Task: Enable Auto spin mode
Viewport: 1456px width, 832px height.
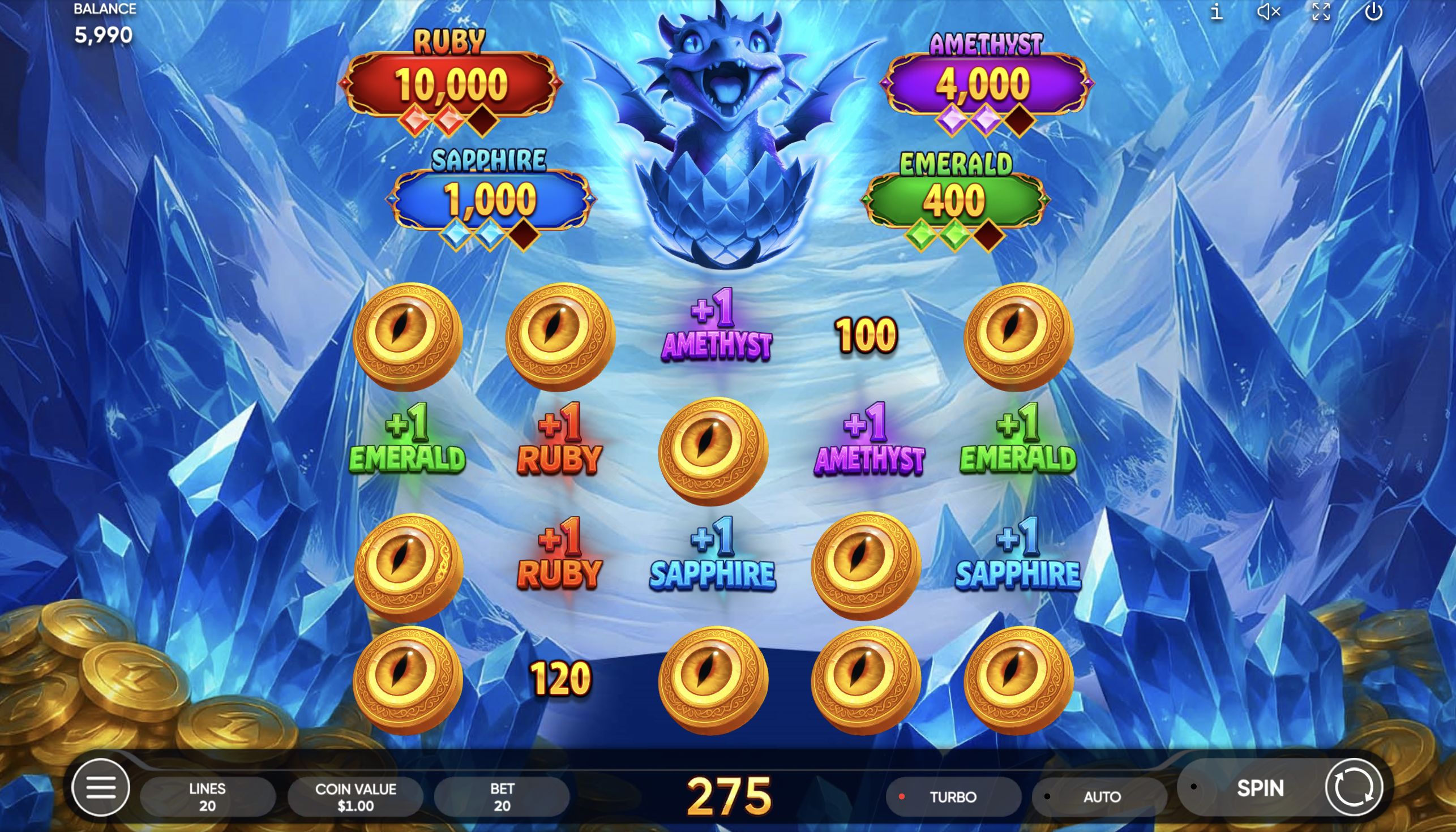Action: (x=1100, y=796)
